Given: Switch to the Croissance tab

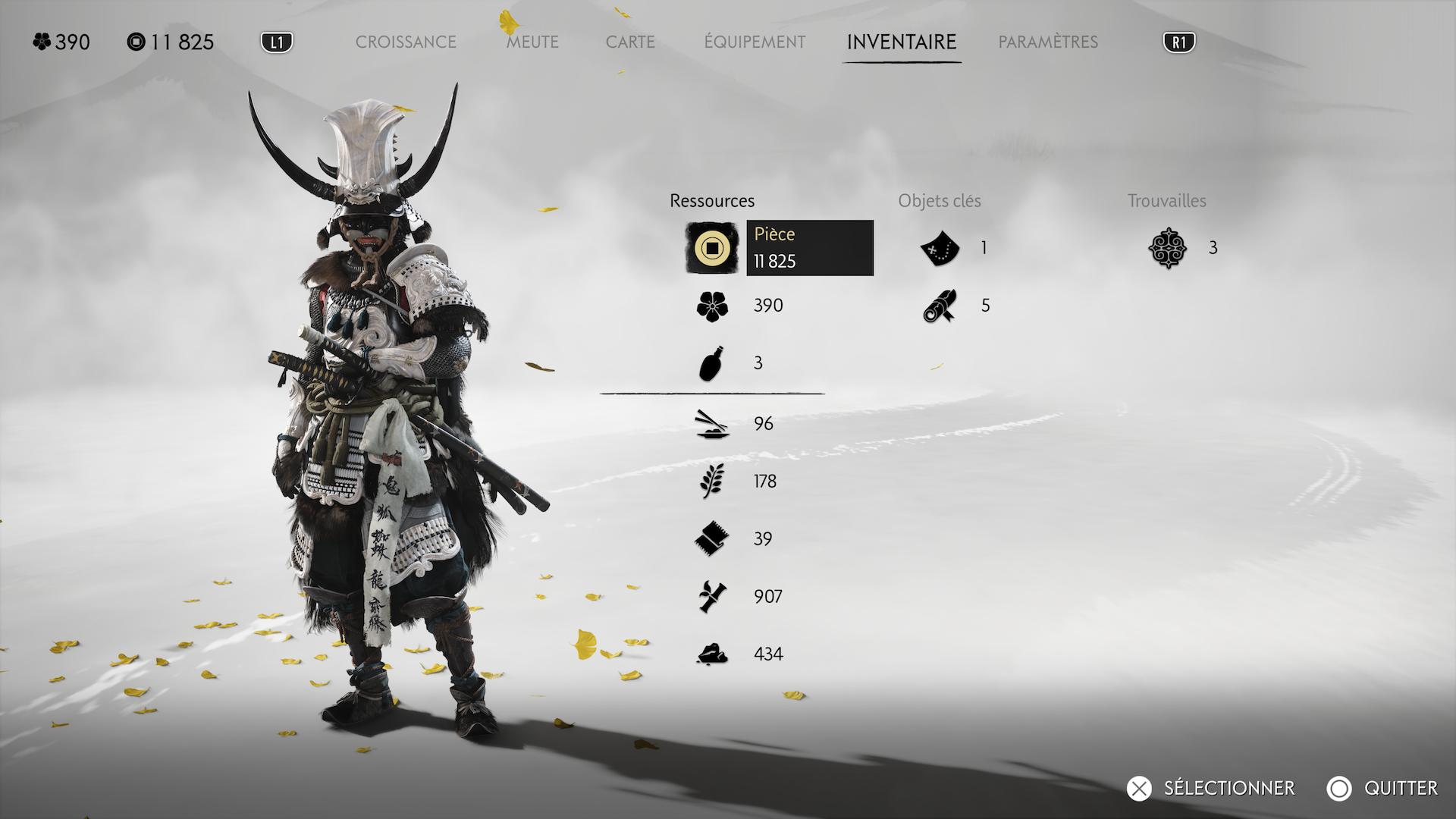Looking at the screenshot, I should (406, 42).
